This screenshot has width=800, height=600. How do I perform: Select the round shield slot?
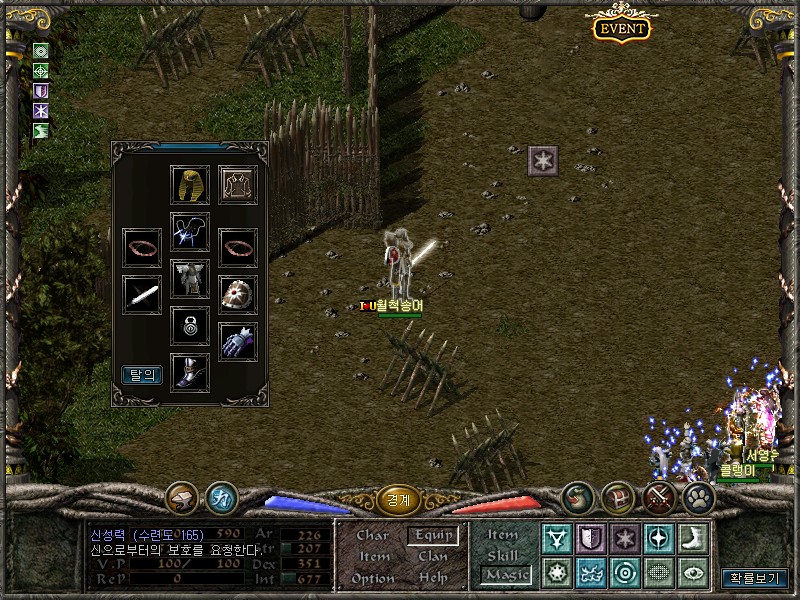point(238,295)
